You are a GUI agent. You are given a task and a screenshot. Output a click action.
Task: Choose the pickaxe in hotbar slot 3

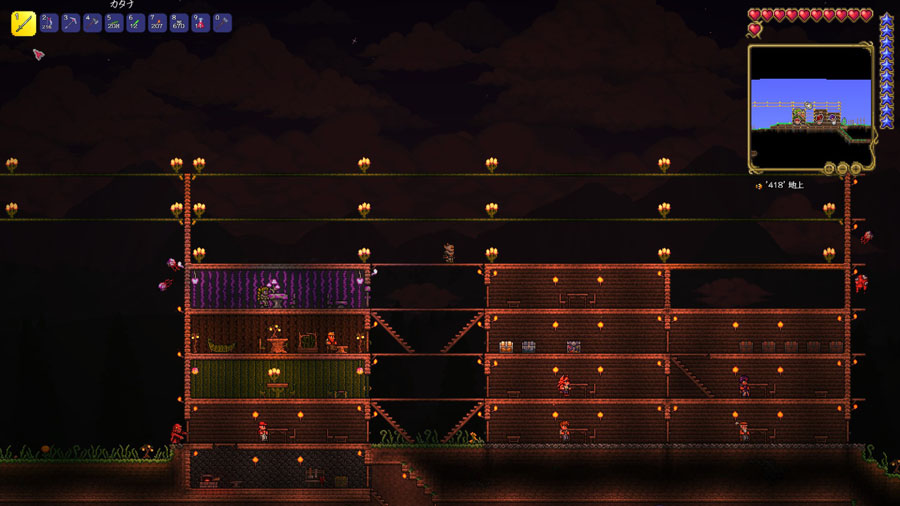click(x=70, y=23)
